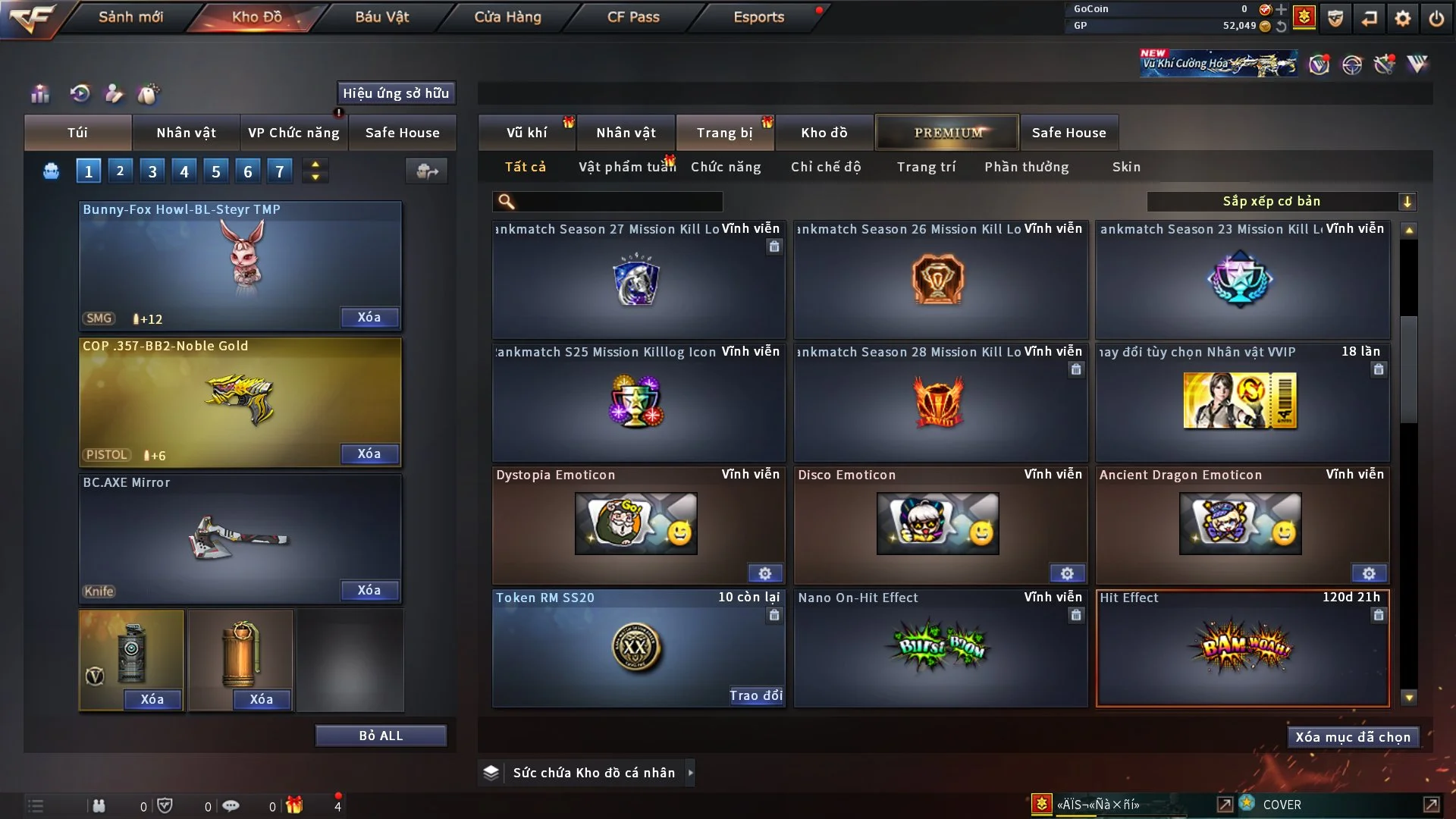Select the Vũ khí inventory tab
Viewport: 1456px width, 819px height.
[x=526, y=133]
